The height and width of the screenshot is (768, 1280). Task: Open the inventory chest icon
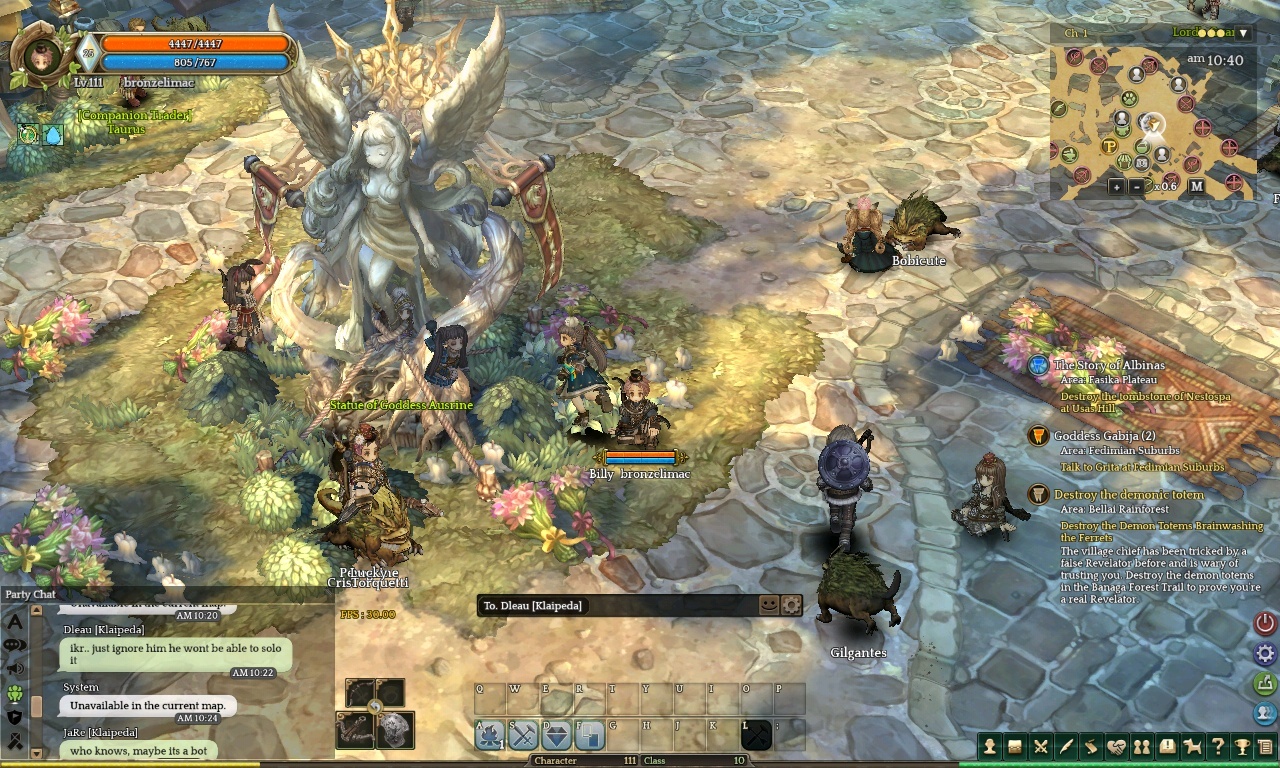[1015, 746]
